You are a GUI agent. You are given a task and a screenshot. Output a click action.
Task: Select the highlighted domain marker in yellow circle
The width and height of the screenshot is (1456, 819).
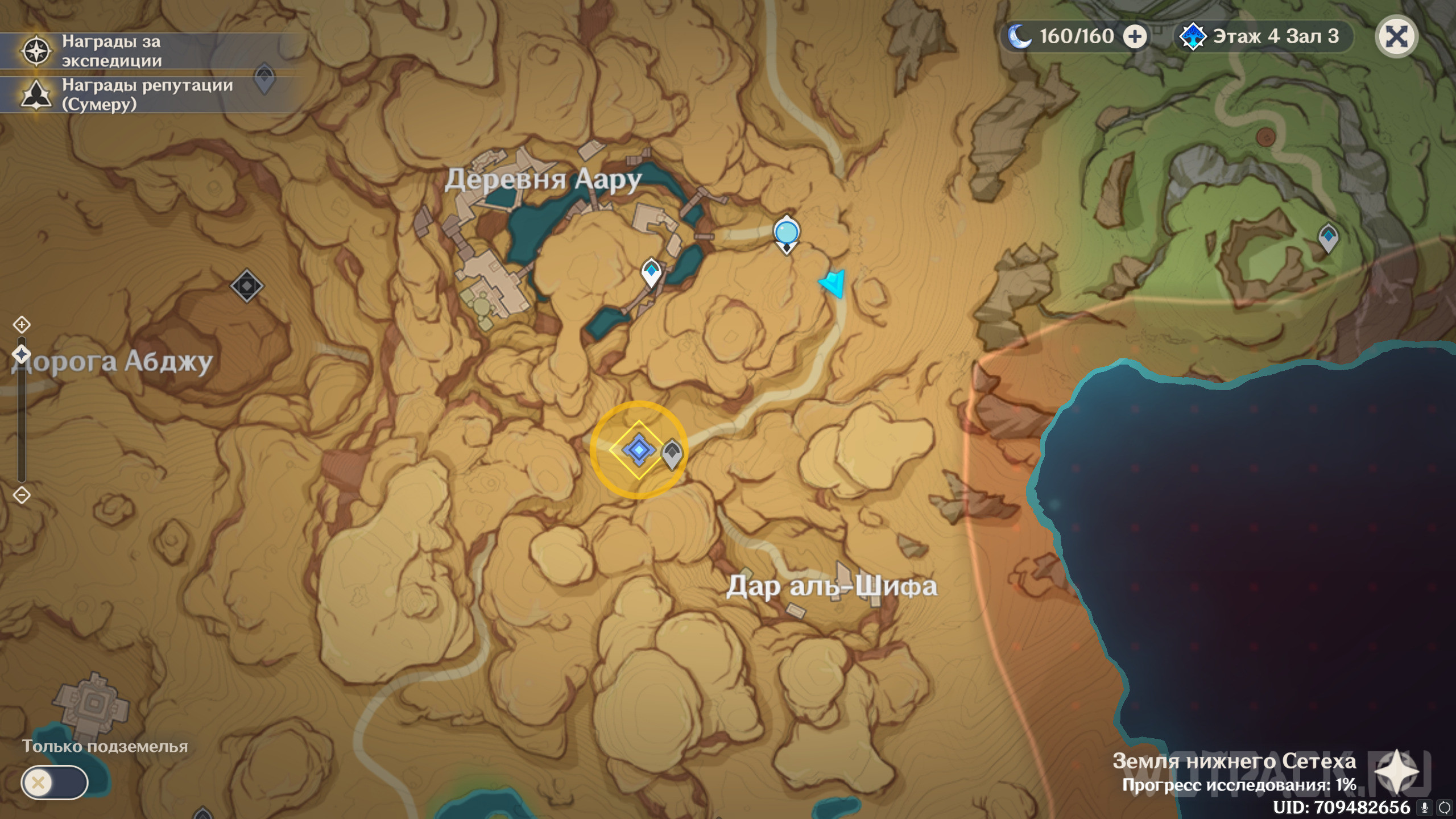638,450
